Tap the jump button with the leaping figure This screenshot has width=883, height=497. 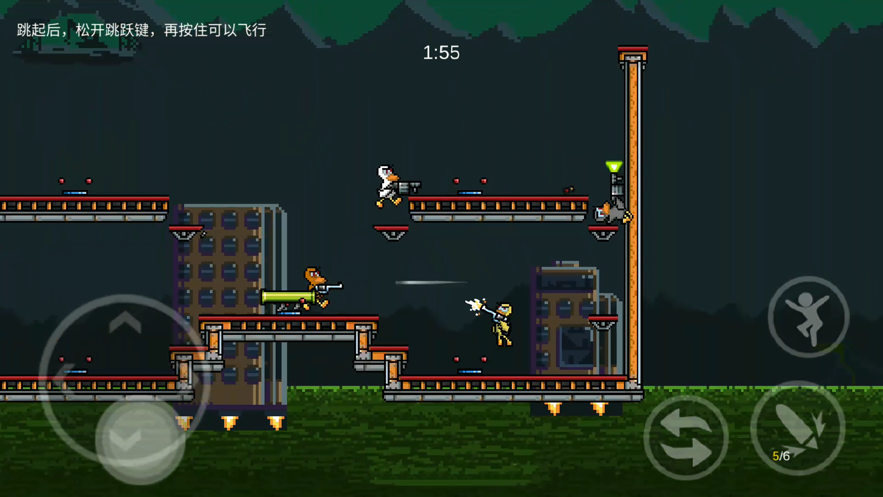808,317
